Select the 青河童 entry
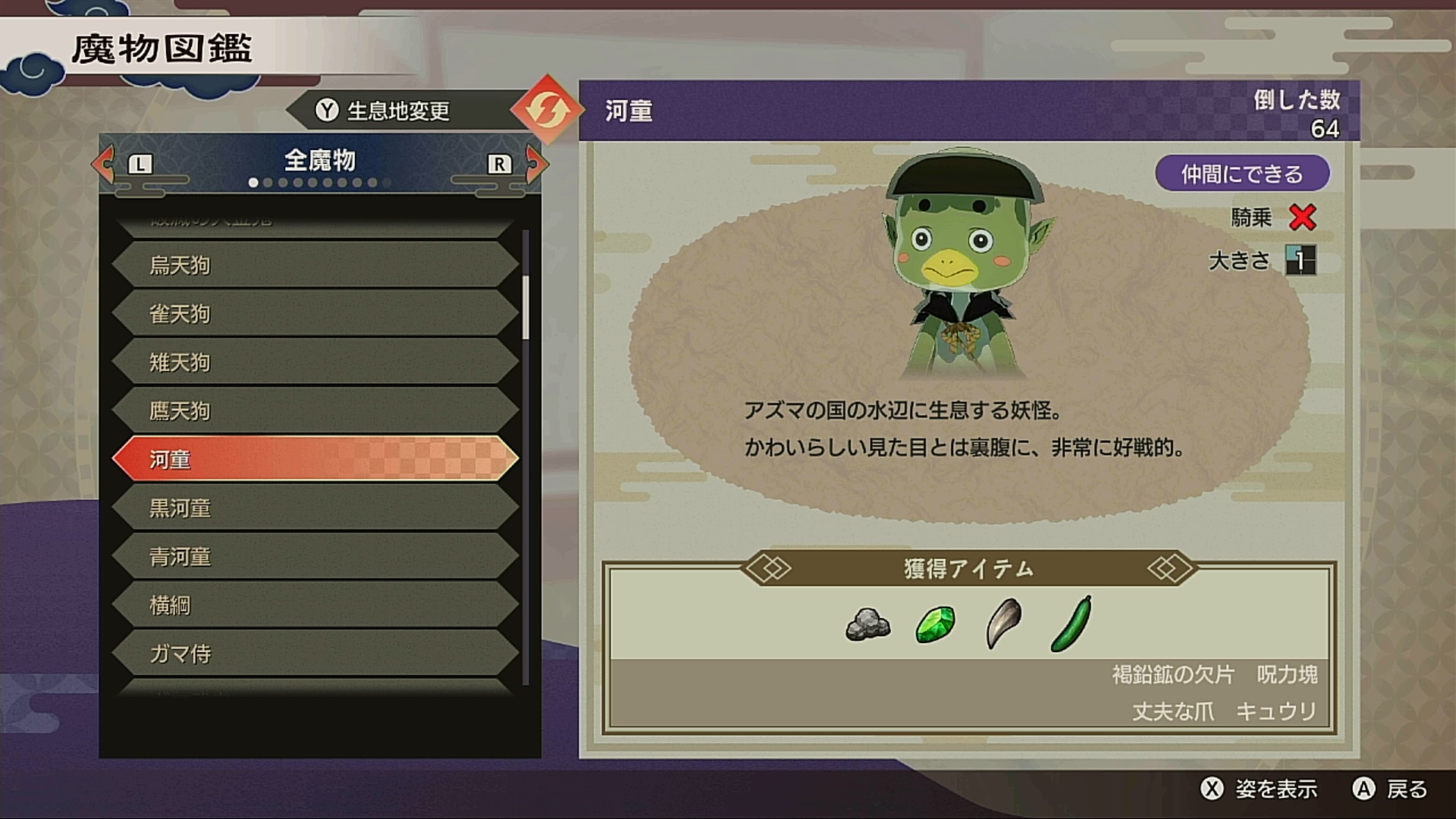The height and width of the screenshot is (819, 1456). [x=315, y=556]
